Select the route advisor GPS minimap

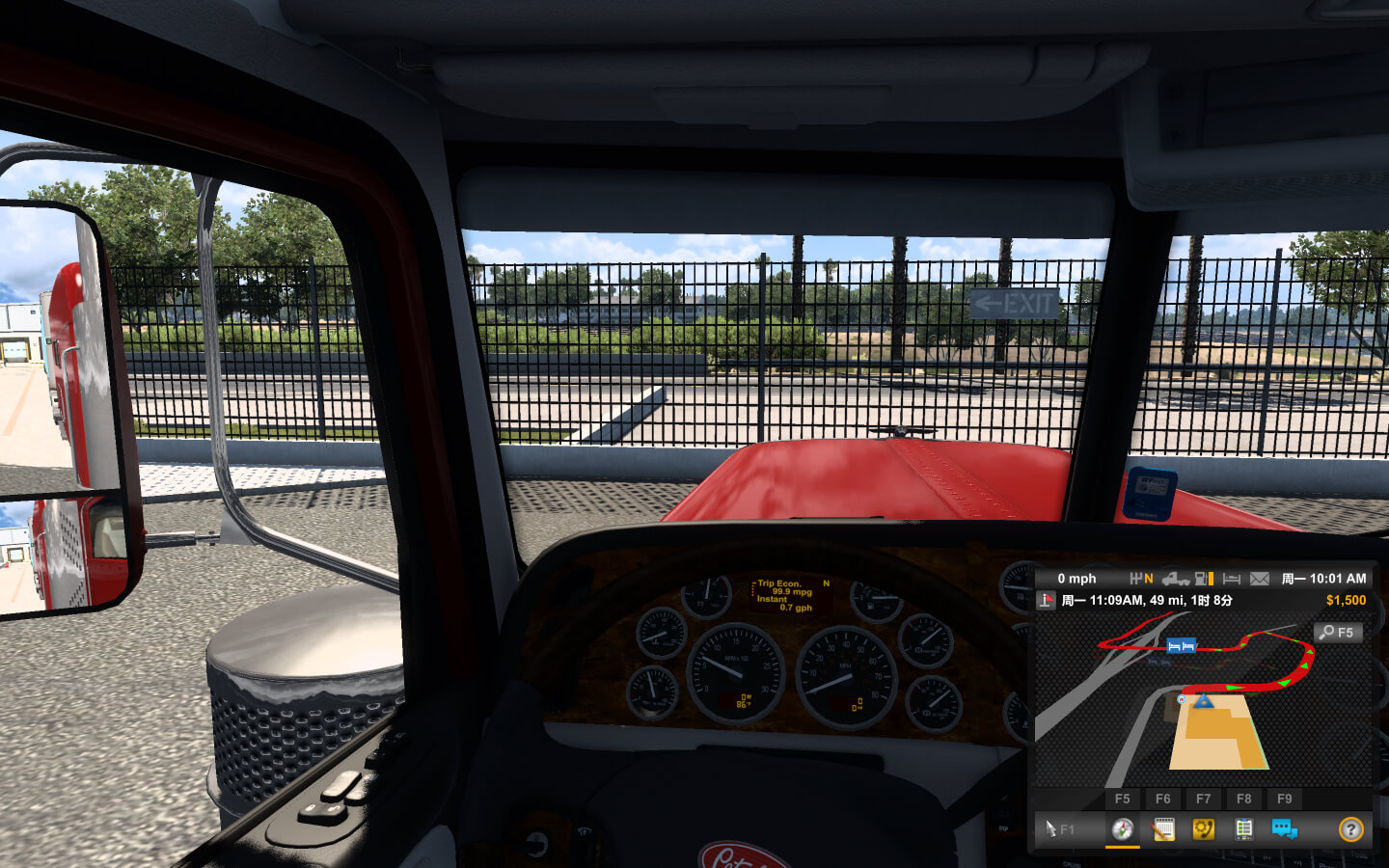point(1203,701)
